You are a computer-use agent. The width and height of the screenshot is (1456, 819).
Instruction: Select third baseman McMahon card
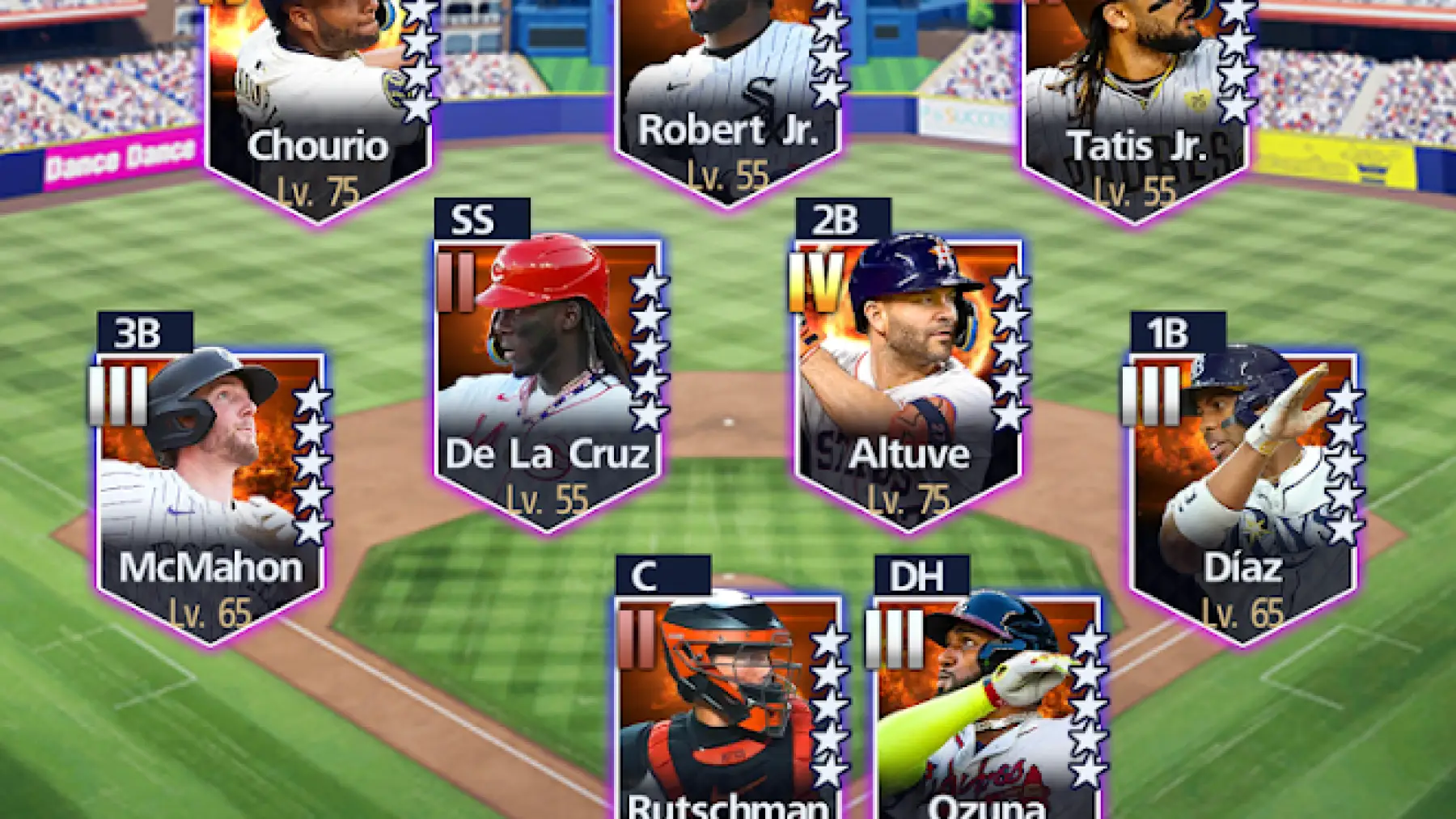210,493
